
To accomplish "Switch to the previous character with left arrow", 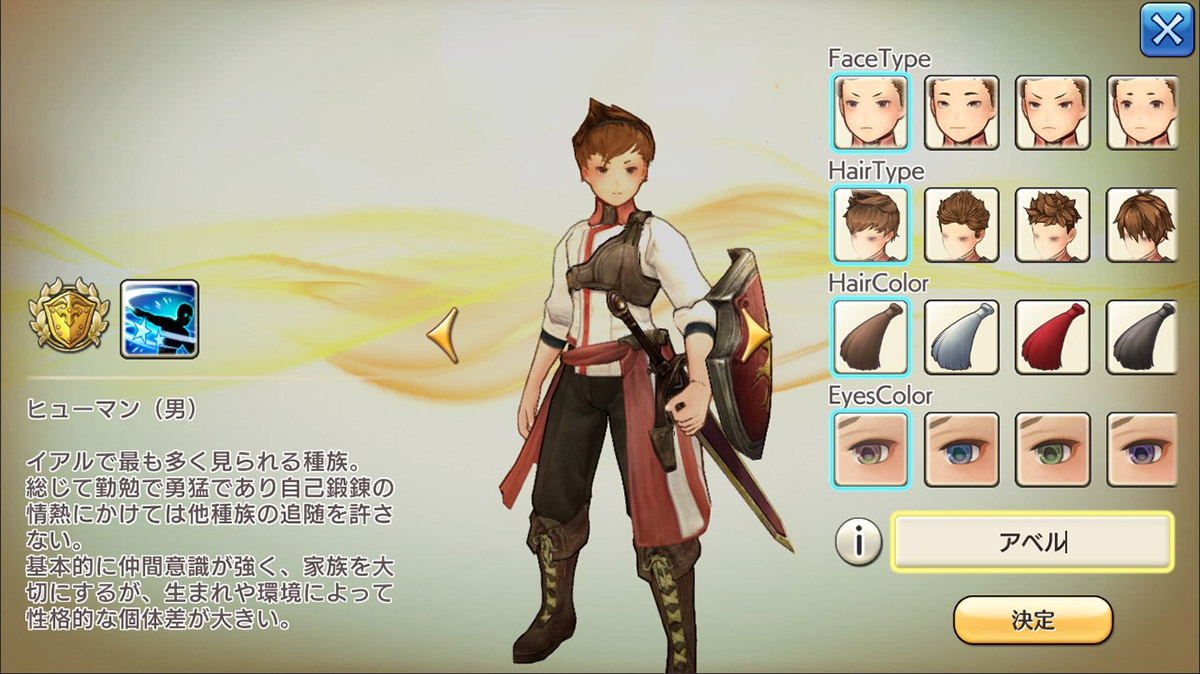I will (x=443, y=336).
